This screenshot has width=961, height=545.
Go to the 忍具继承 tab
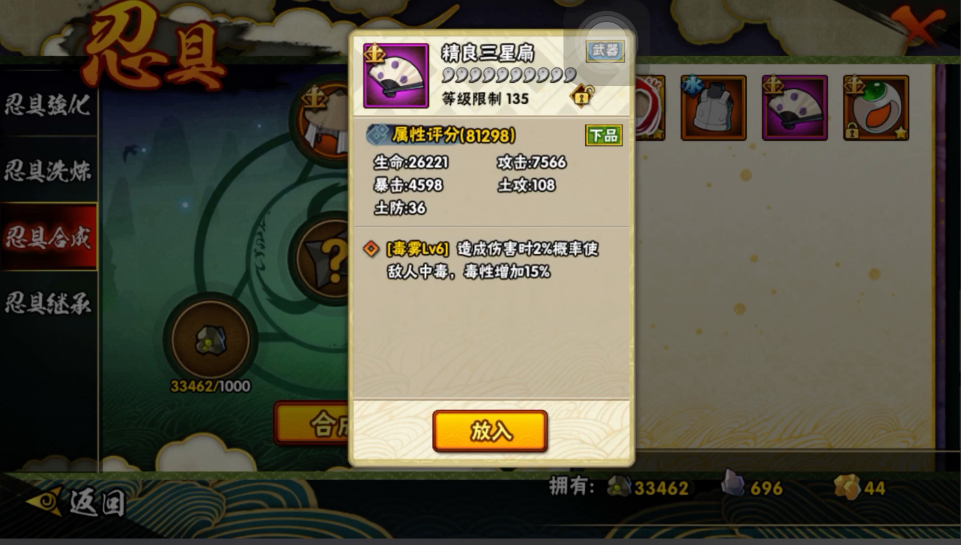(x=48, y=303)
